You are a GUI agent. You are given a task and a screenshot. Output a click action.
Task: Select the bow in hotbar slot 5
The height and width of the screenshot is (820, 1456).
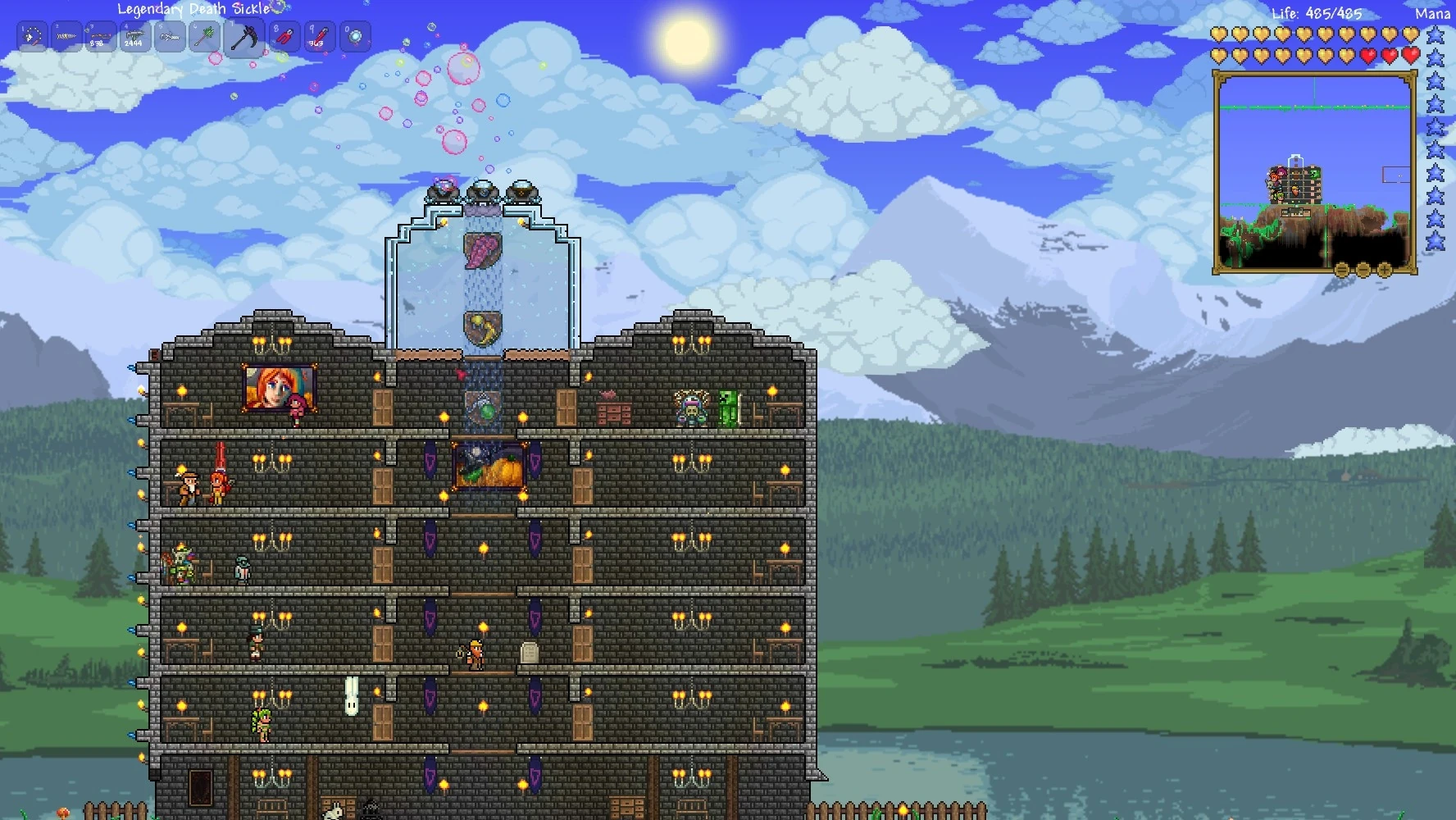171,37
